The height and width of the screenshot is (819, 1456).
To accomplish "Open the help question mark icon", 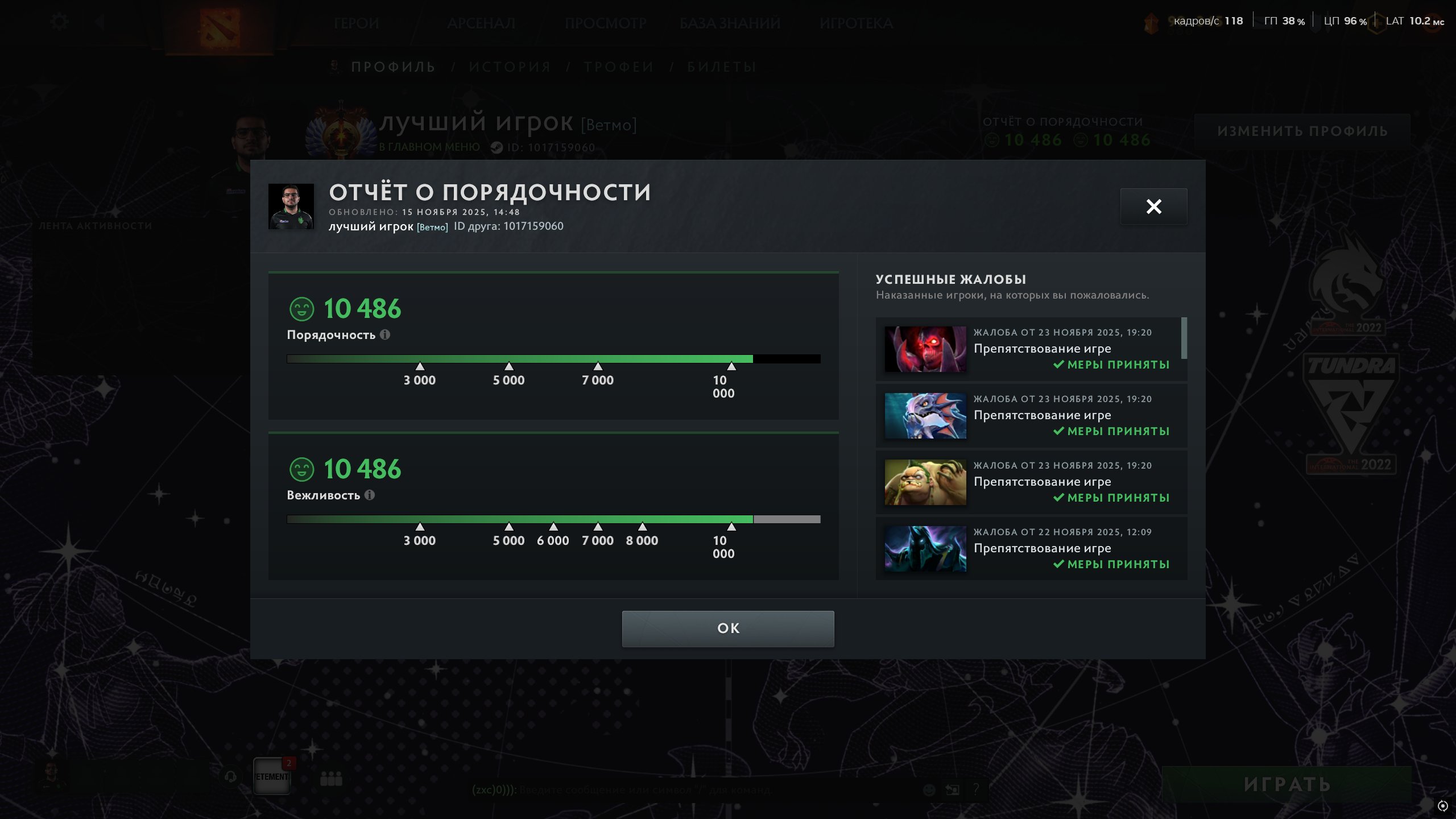I will pos(977,789).
